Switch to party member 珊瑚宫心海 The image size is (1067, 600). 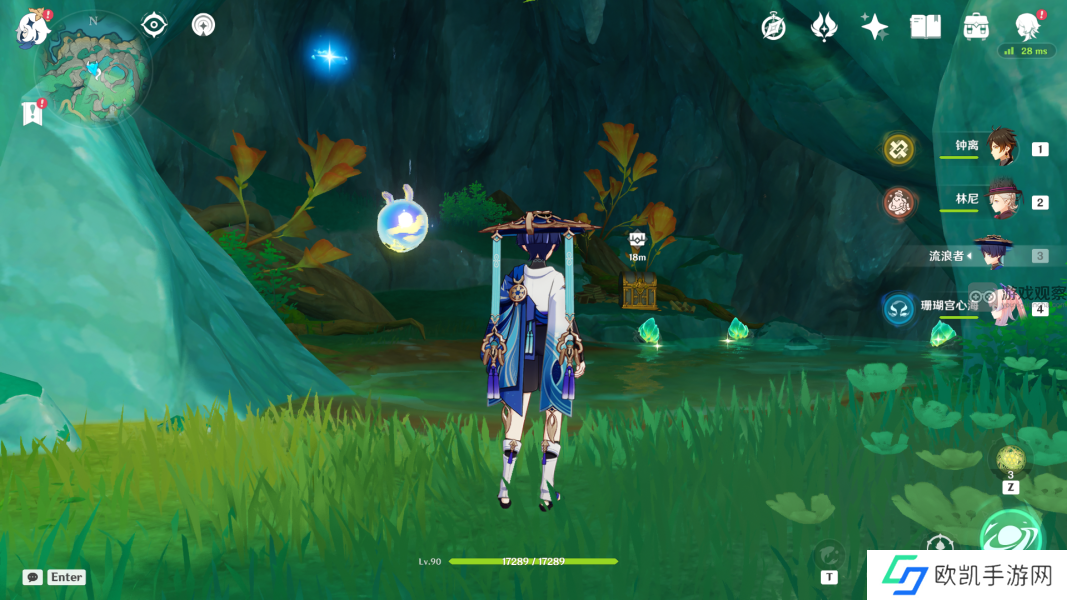[x=1000, y=306]
